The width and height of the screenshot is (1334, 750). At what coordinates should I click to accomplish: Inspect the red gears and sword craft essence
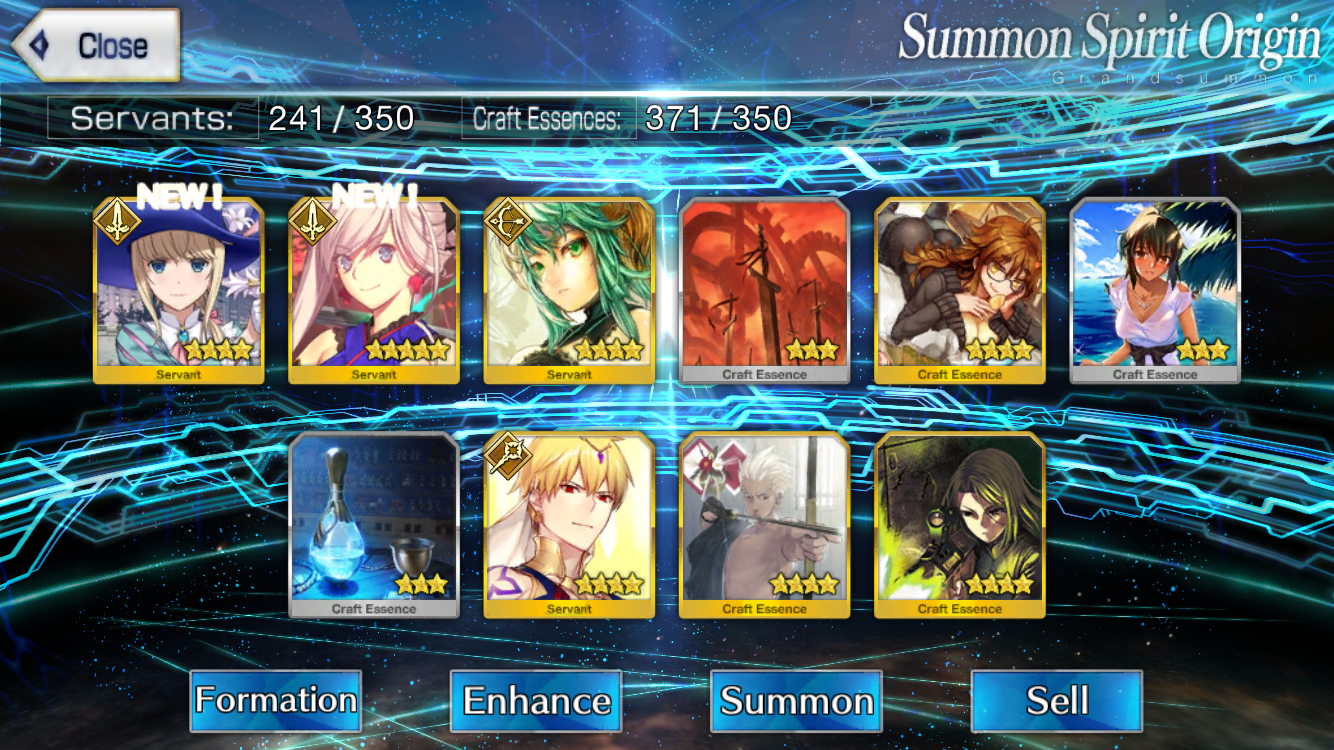[x=765, y=290]
